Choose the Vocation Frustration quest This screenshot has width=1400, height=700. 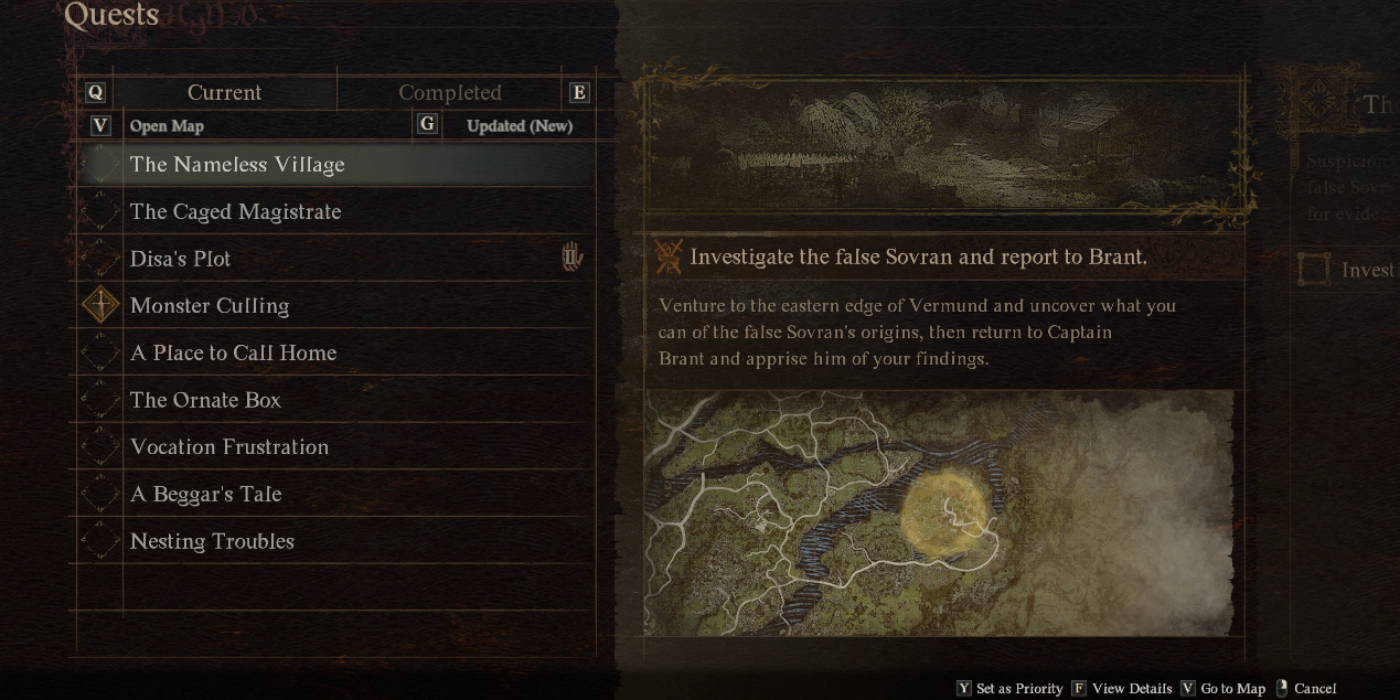point(229,447)
